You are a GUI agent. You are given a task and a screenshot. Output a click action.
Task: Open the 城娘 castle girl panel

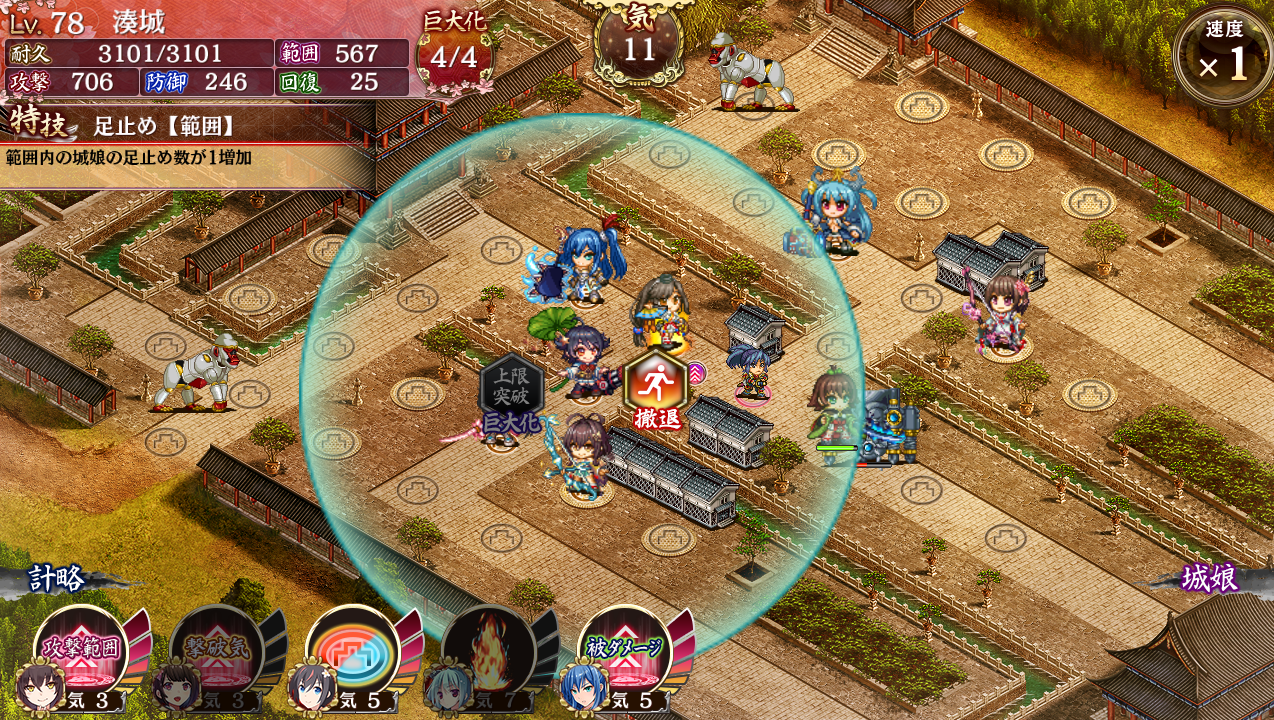tap(1209, 578)
